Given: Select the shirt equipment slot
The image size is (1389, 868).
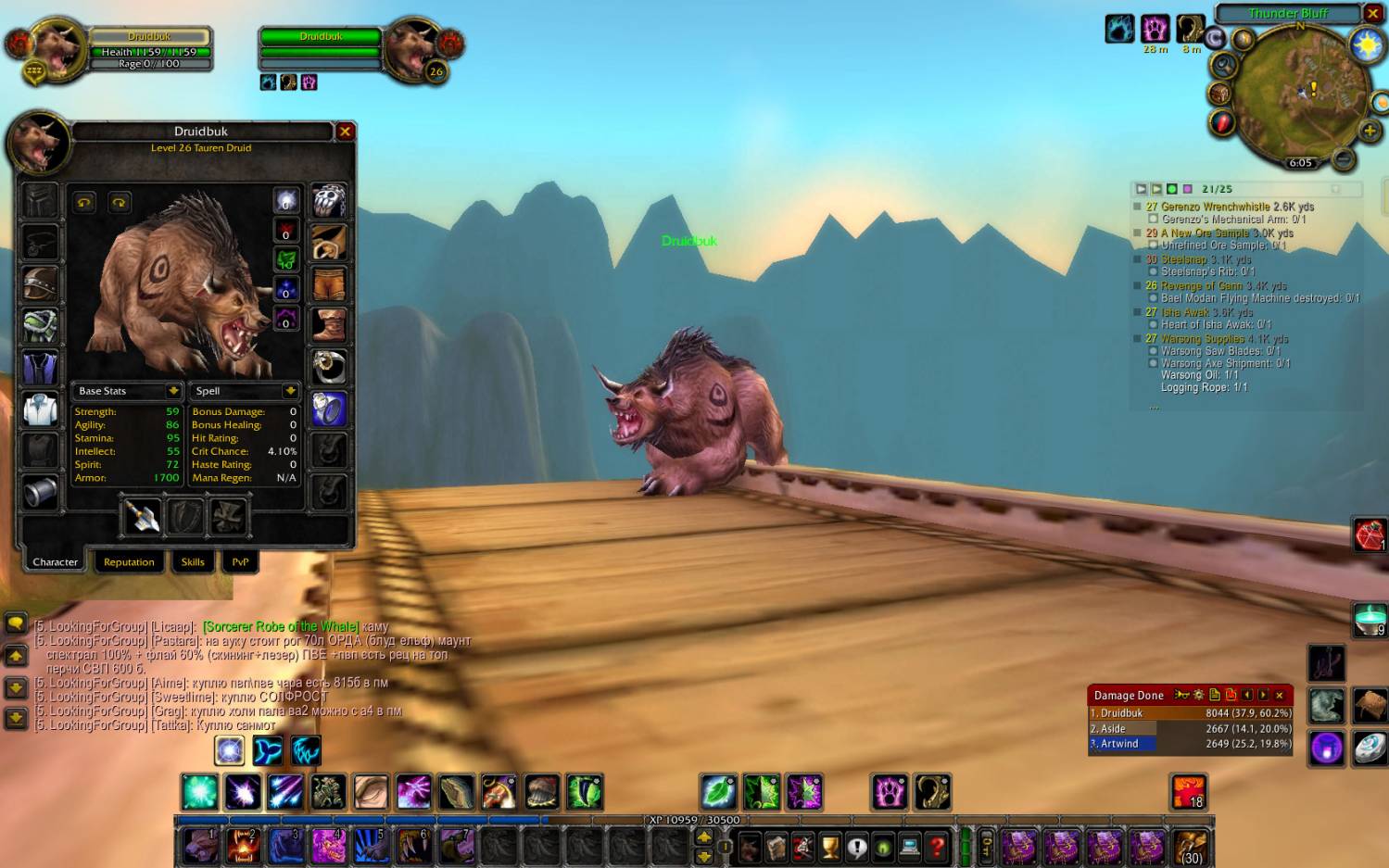Looking at the screenshot, I should [40, 409].
